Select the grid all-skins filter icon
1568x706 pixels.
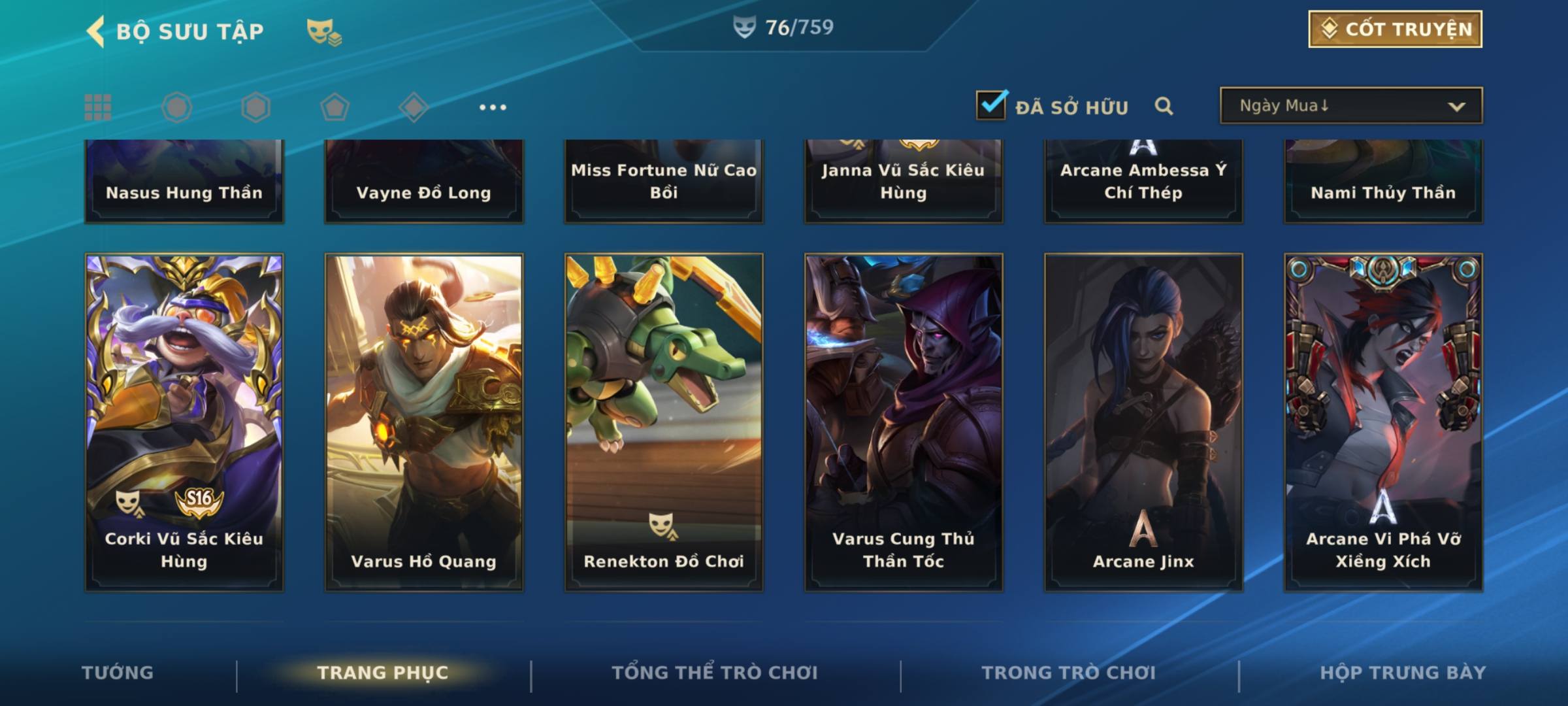(x=98, y=107)
